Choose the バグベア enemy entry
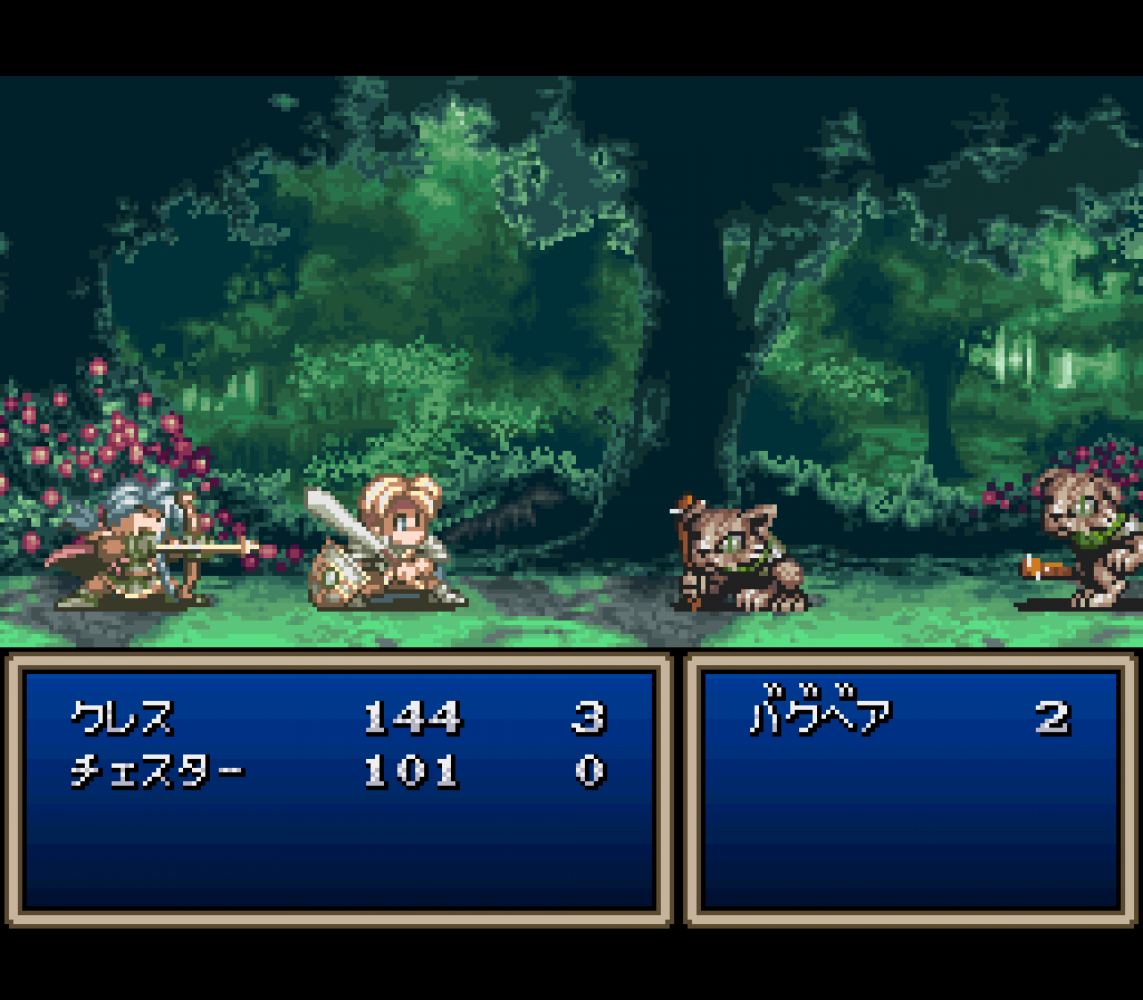Image resolution: width=1143 pixels, height=1000 pixels. (821, 717)
